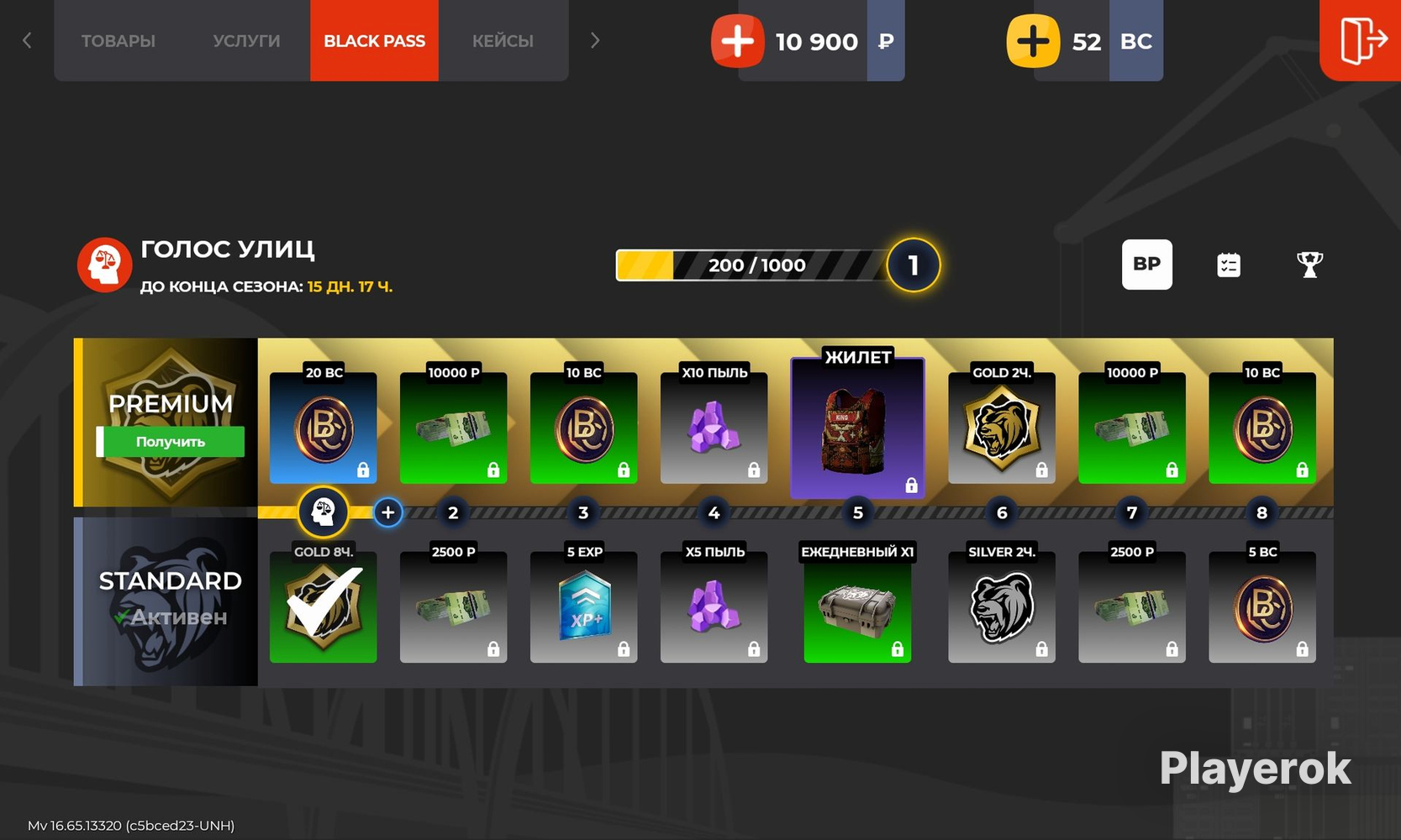This screenshot has width=1401, height=840.
Task: Pick the ЕЖЕДНЕВНЫЙ X1 case reward
Action: 857,606
